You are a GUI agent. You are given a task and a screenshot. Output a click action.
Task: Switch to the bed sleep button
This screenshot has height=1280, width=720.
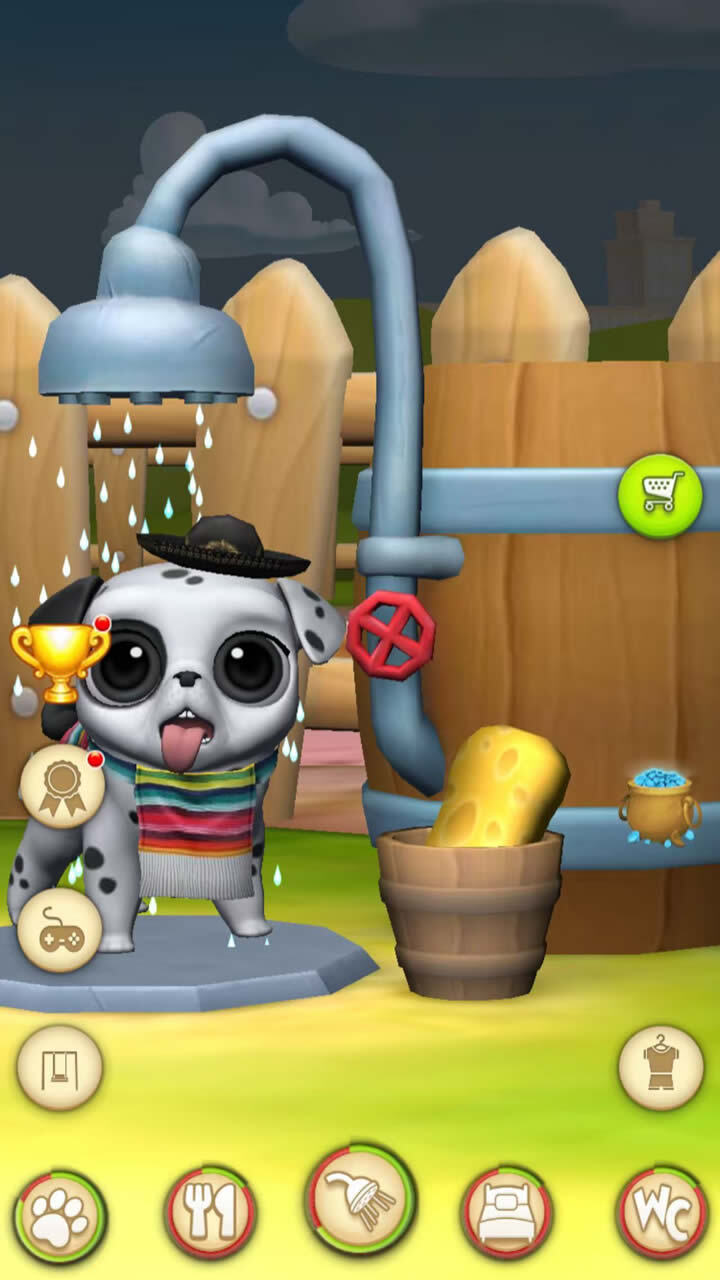pos(506,1212)
